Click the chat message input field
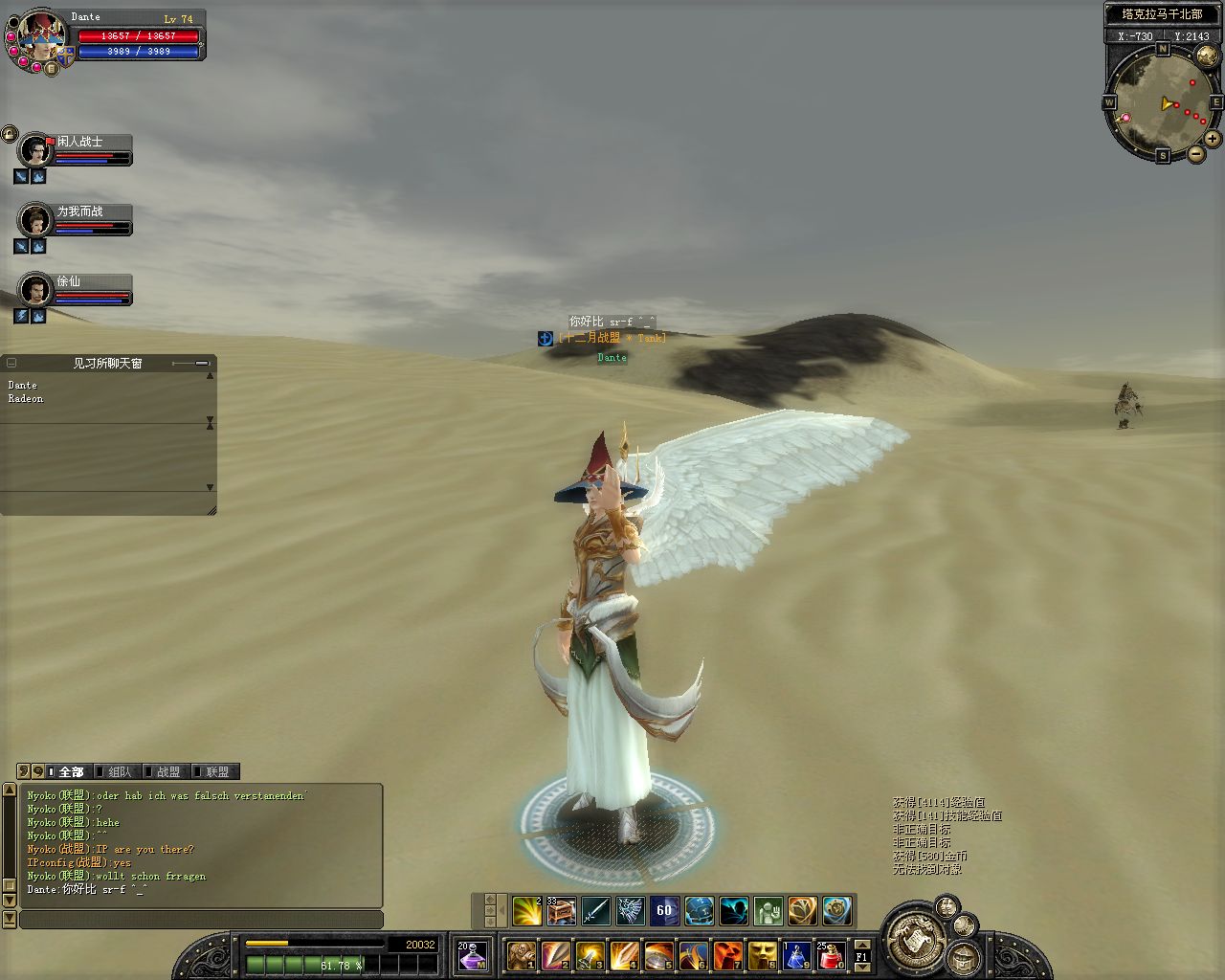The height and width of the screenshot is (980, 1225). (x=201, y=920)
